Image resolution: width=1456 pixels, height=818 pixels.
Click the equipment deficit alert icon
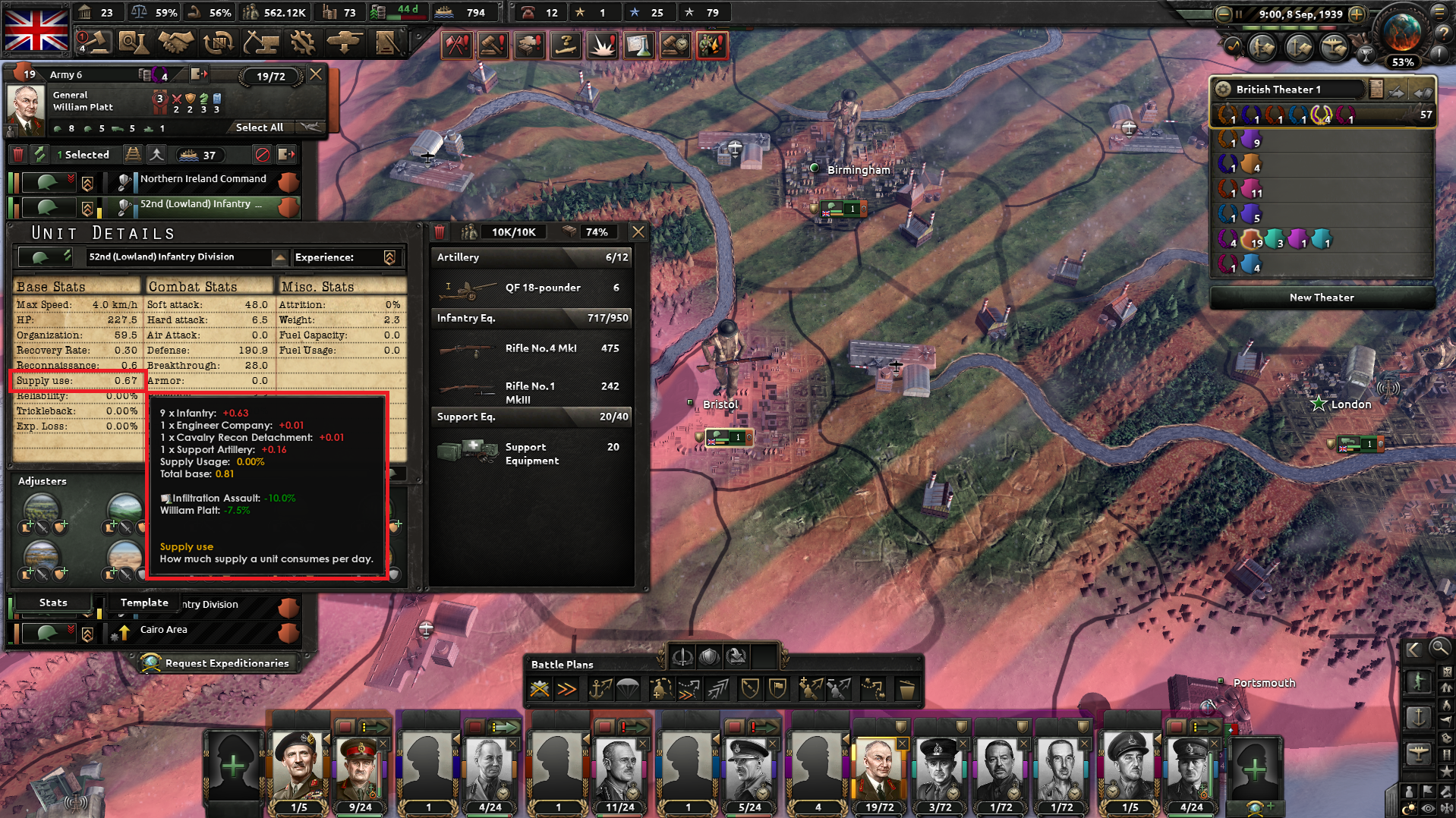pyautogui.click(x=528, y=46)
